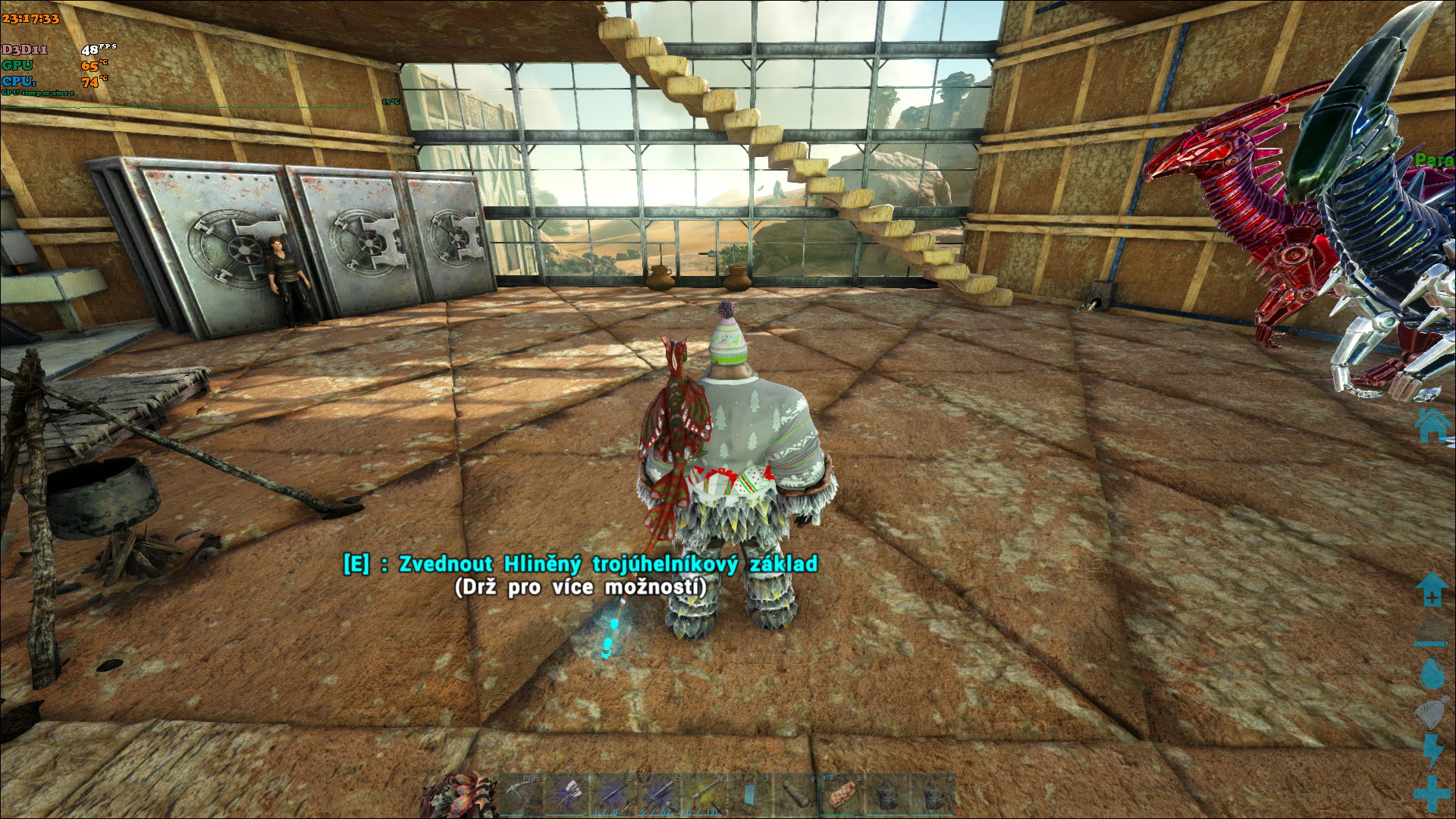The height and width of the screenshot is (819, 1456).
Task: Select the pickaxe hotbar slot
Action: coord(521,795)
